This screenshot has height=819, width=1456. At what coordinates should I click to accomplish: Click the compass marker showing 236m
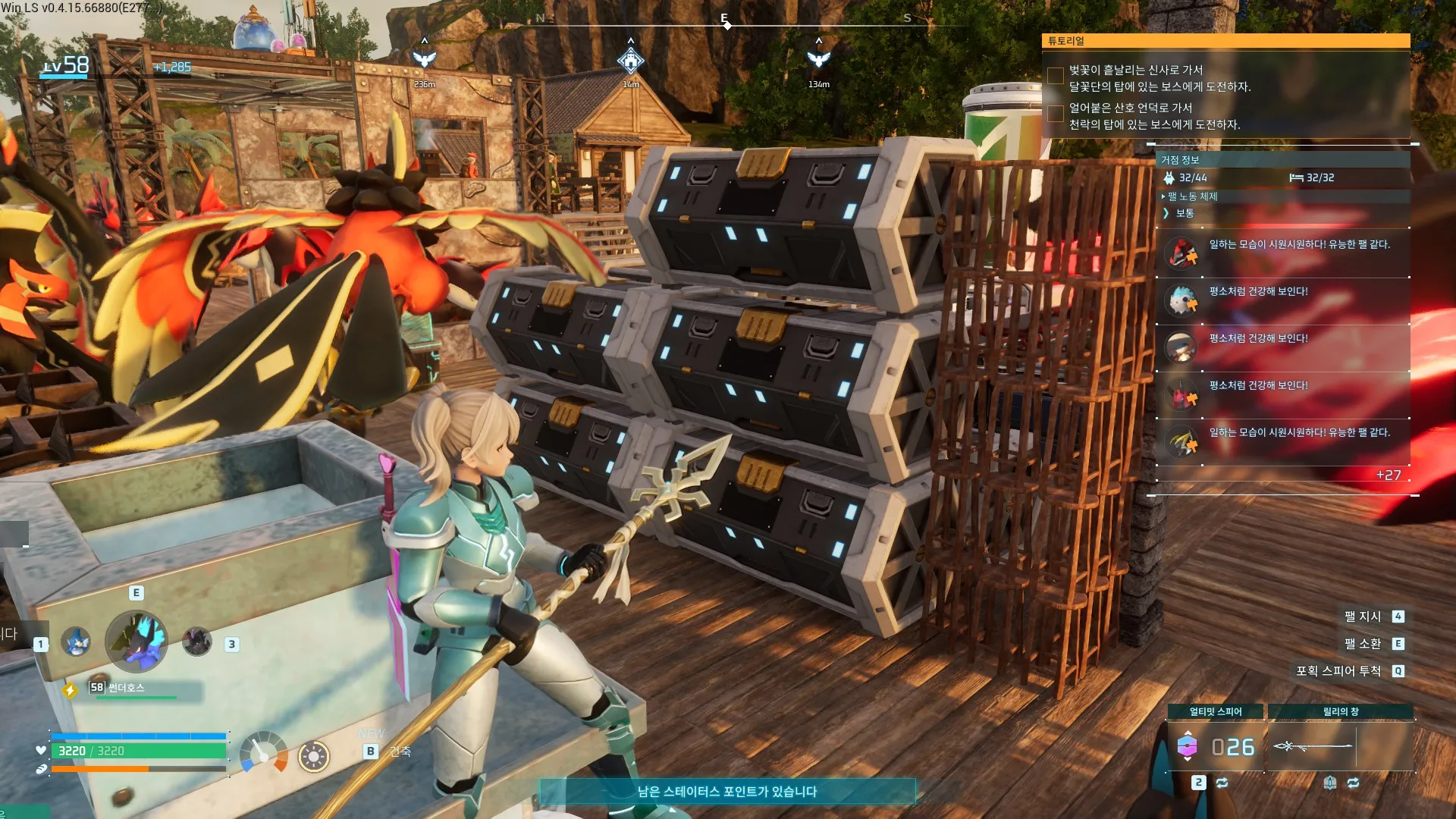[424, 59]
